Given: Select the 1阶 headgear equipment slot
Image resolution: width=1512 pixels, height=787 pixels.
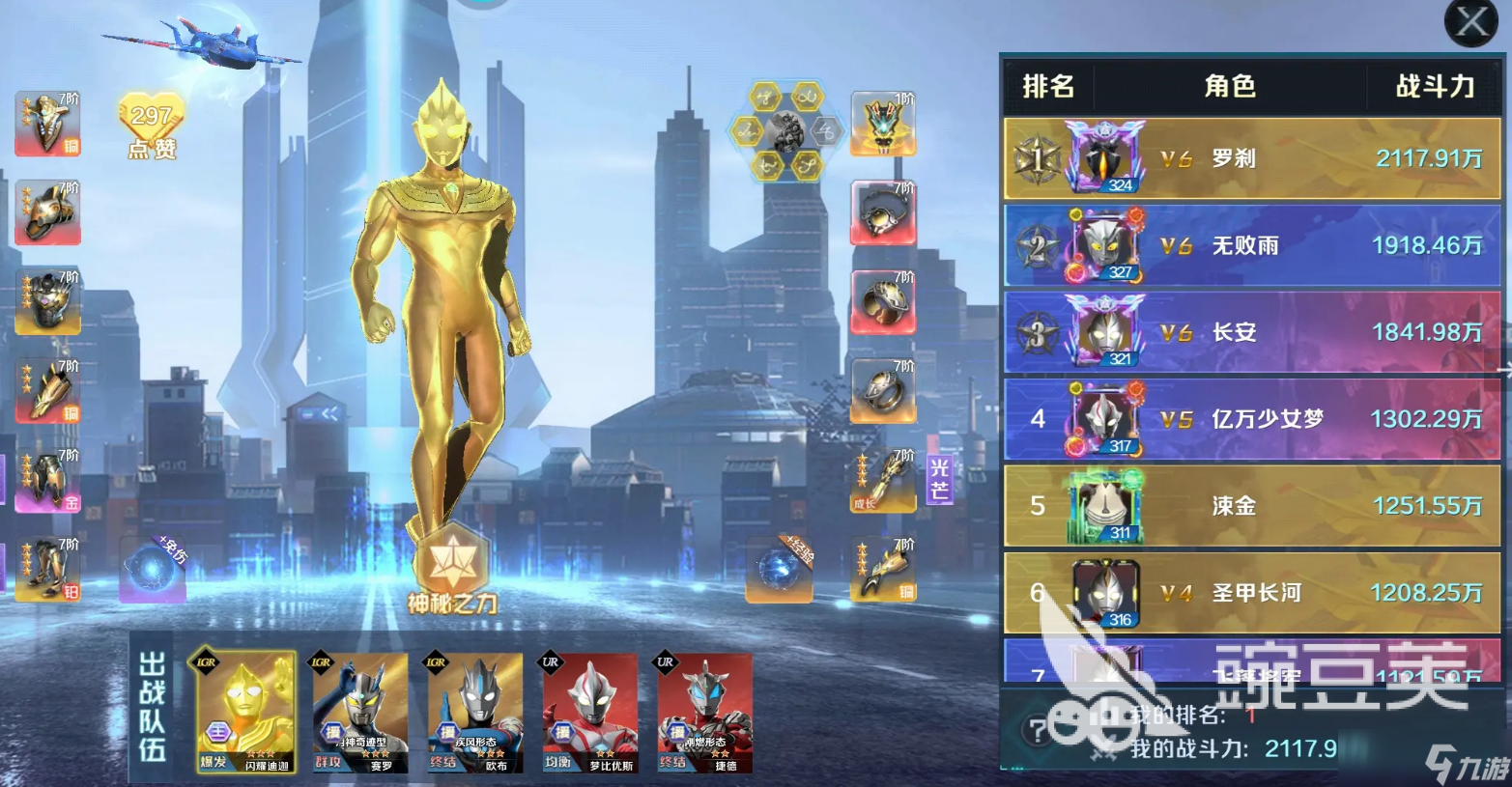Looking at the screenshot, I should [884, 123].
